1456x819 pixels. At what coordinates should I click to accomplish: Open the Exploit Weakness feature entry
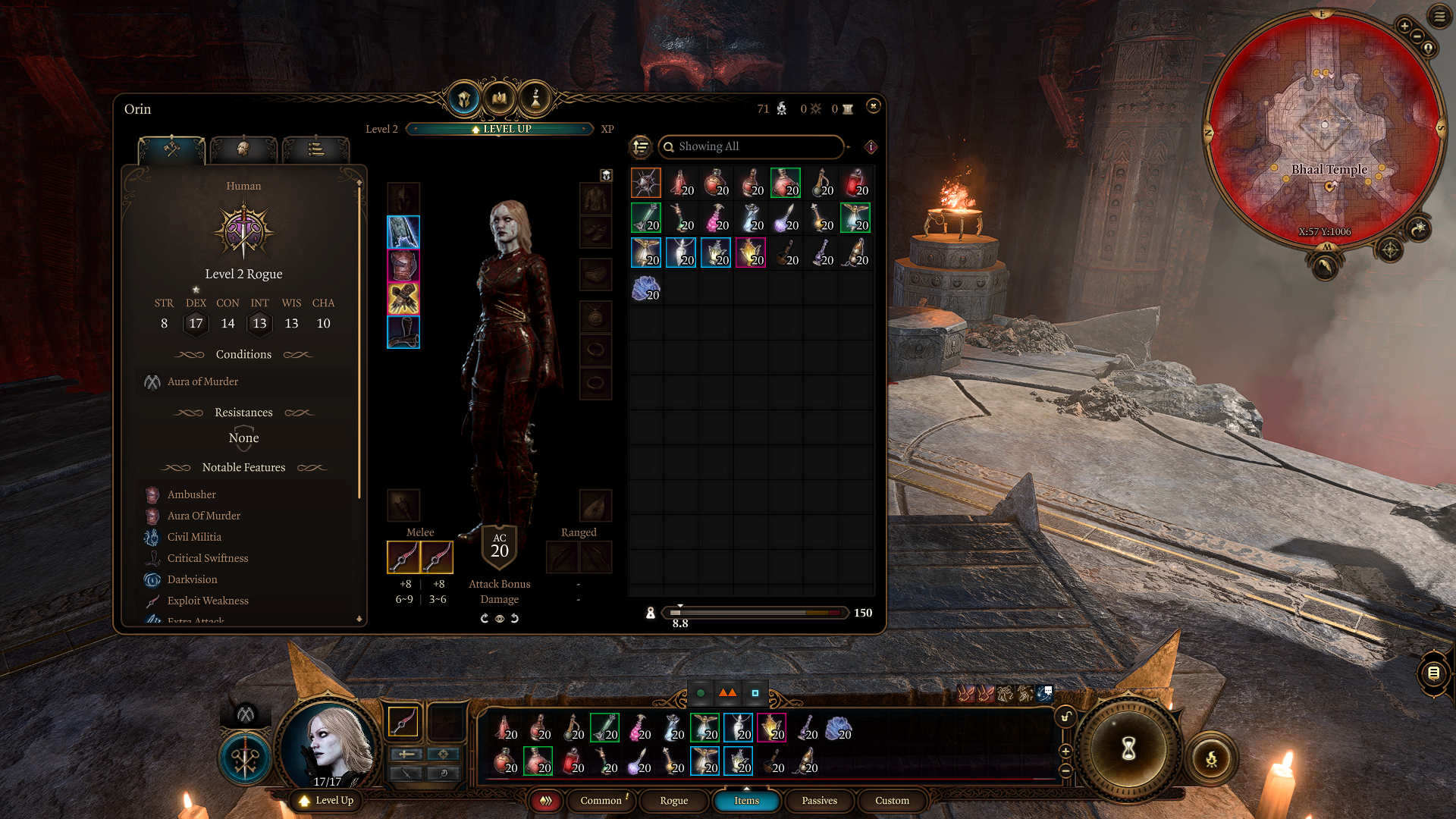pyautogui.click(x=208, y=601)
